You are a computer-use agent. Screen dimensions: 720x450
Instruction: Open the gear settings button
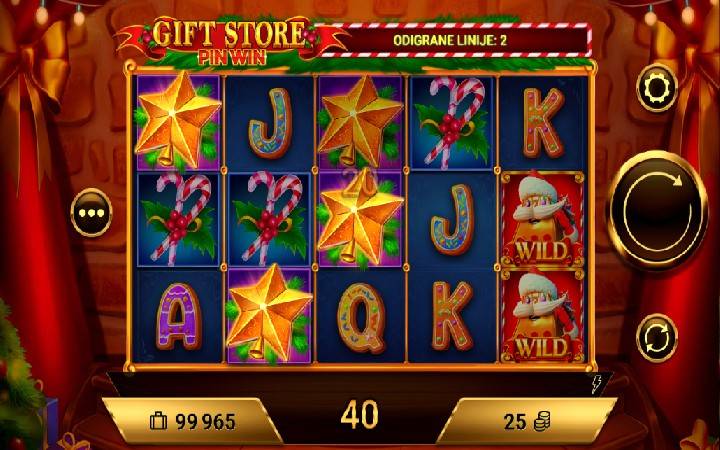coord(656,88)
